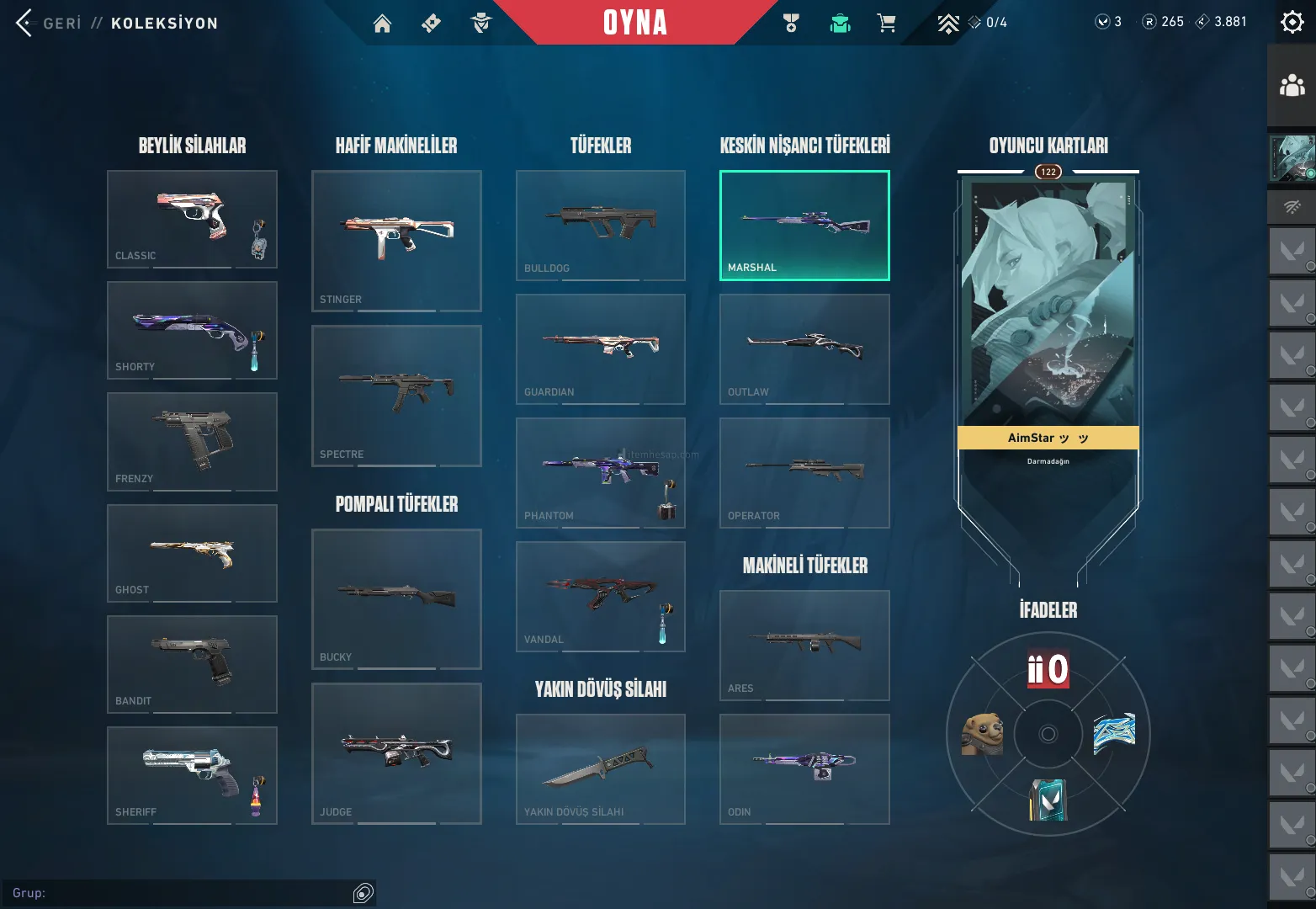Viewport: 1316px width, 909px height.
Task: Choose the Phantom rifle slot
Action: (x=600, y=472)
